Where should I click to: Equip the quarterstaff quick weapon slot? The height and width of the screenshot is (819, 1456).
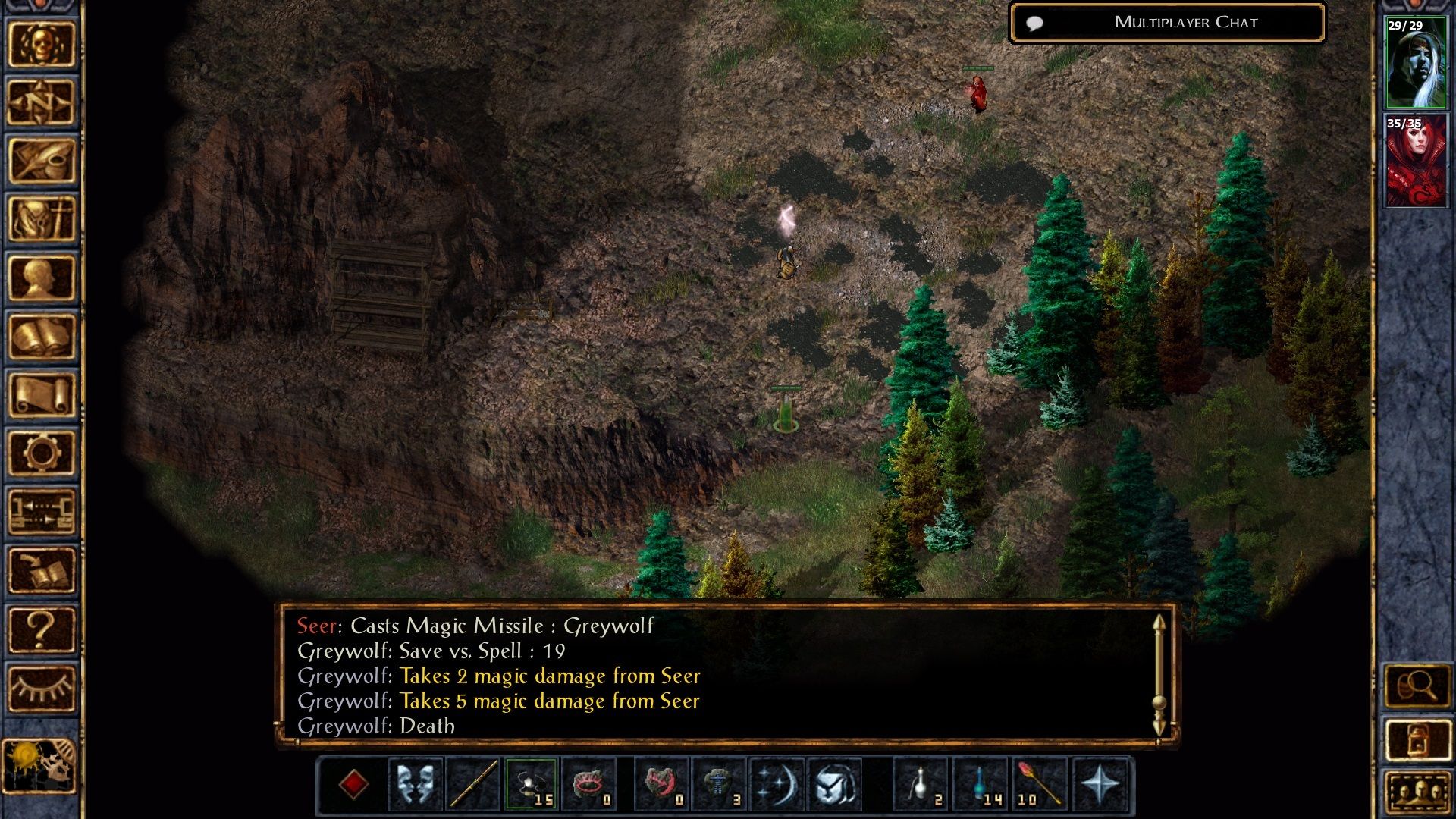473,784
